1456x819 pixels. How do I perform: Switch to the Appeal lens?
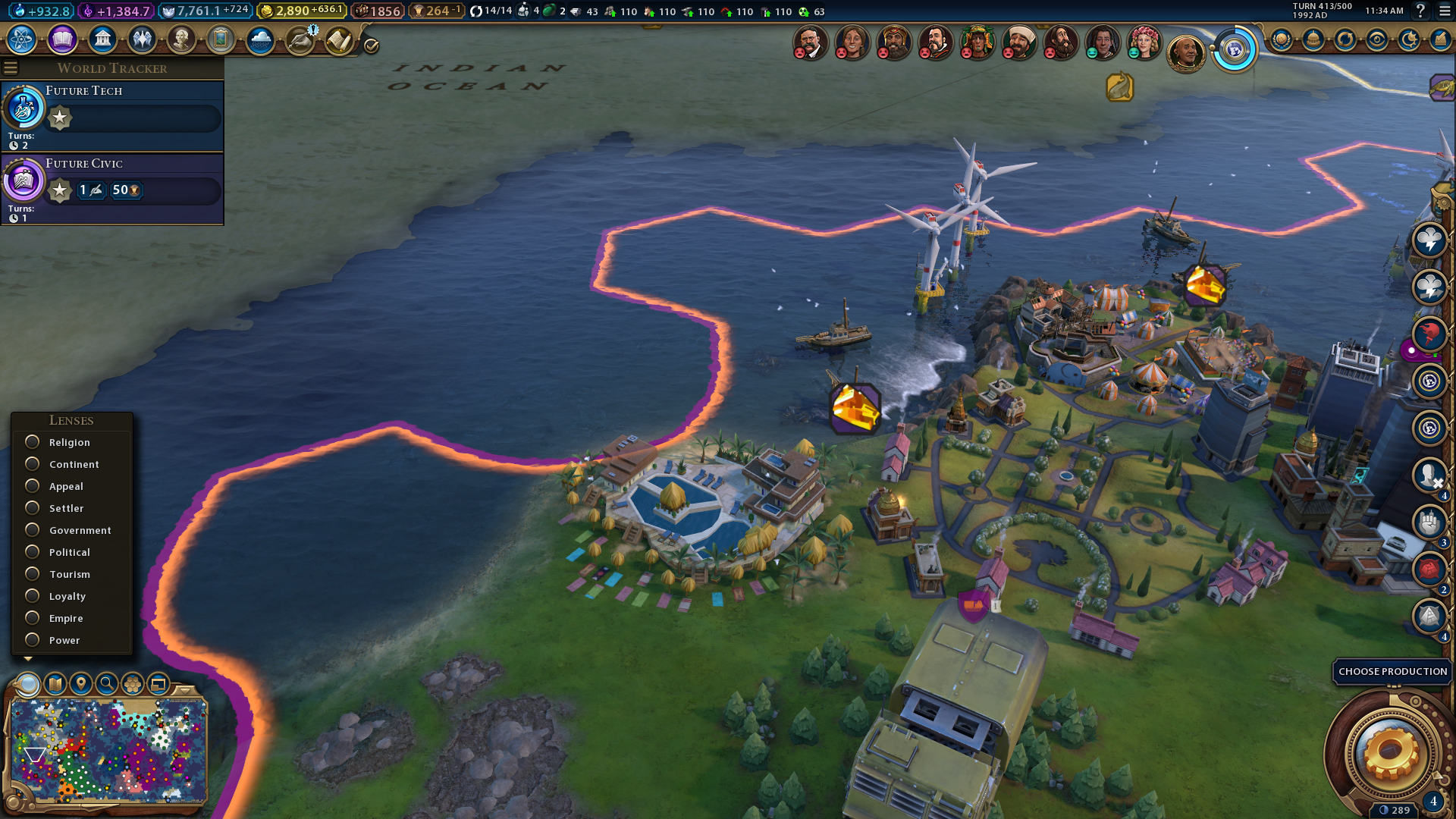tap(33, 486)
